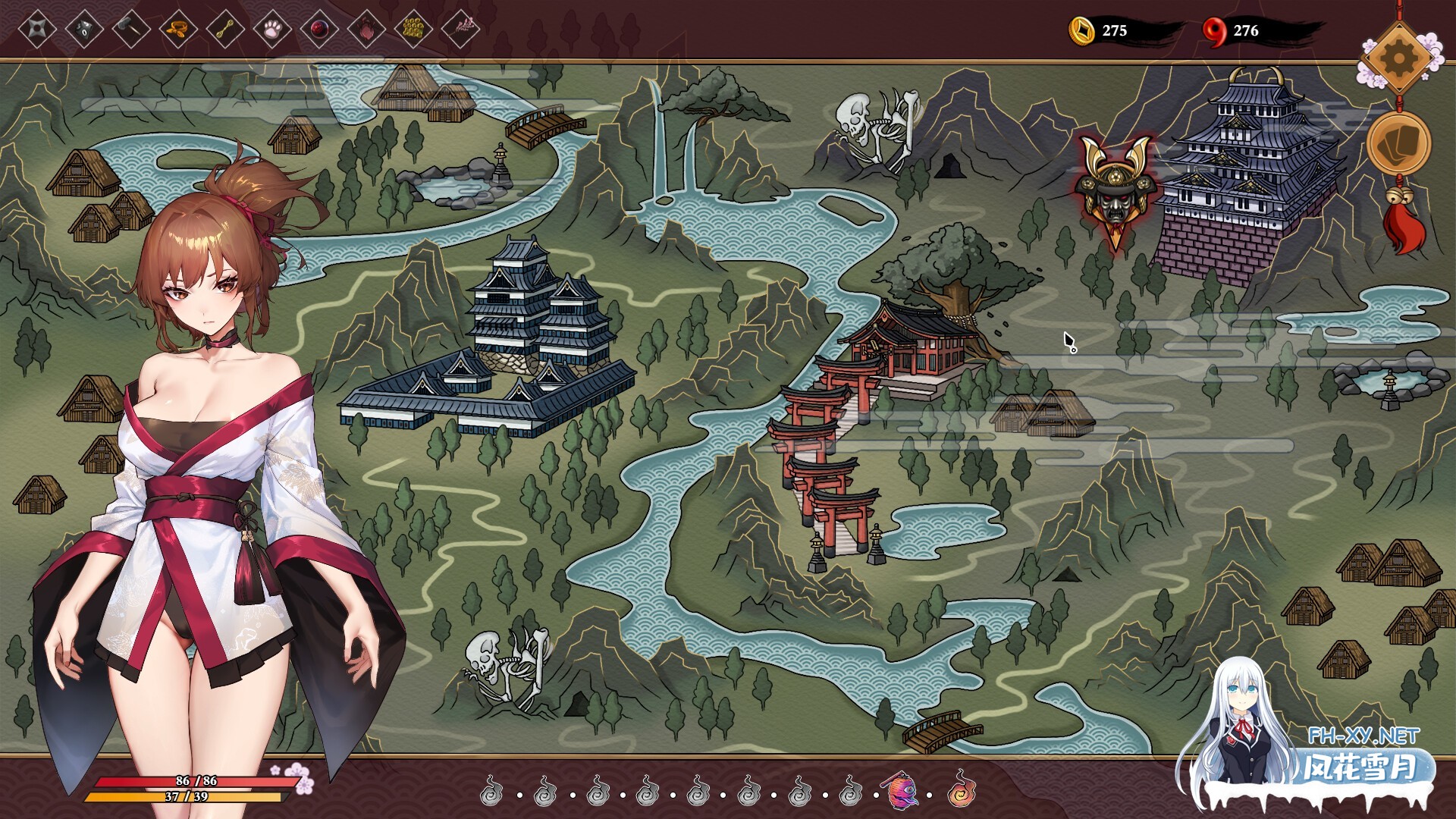
Task: Inspect the cat paw relic
Action: pos(272,30)
